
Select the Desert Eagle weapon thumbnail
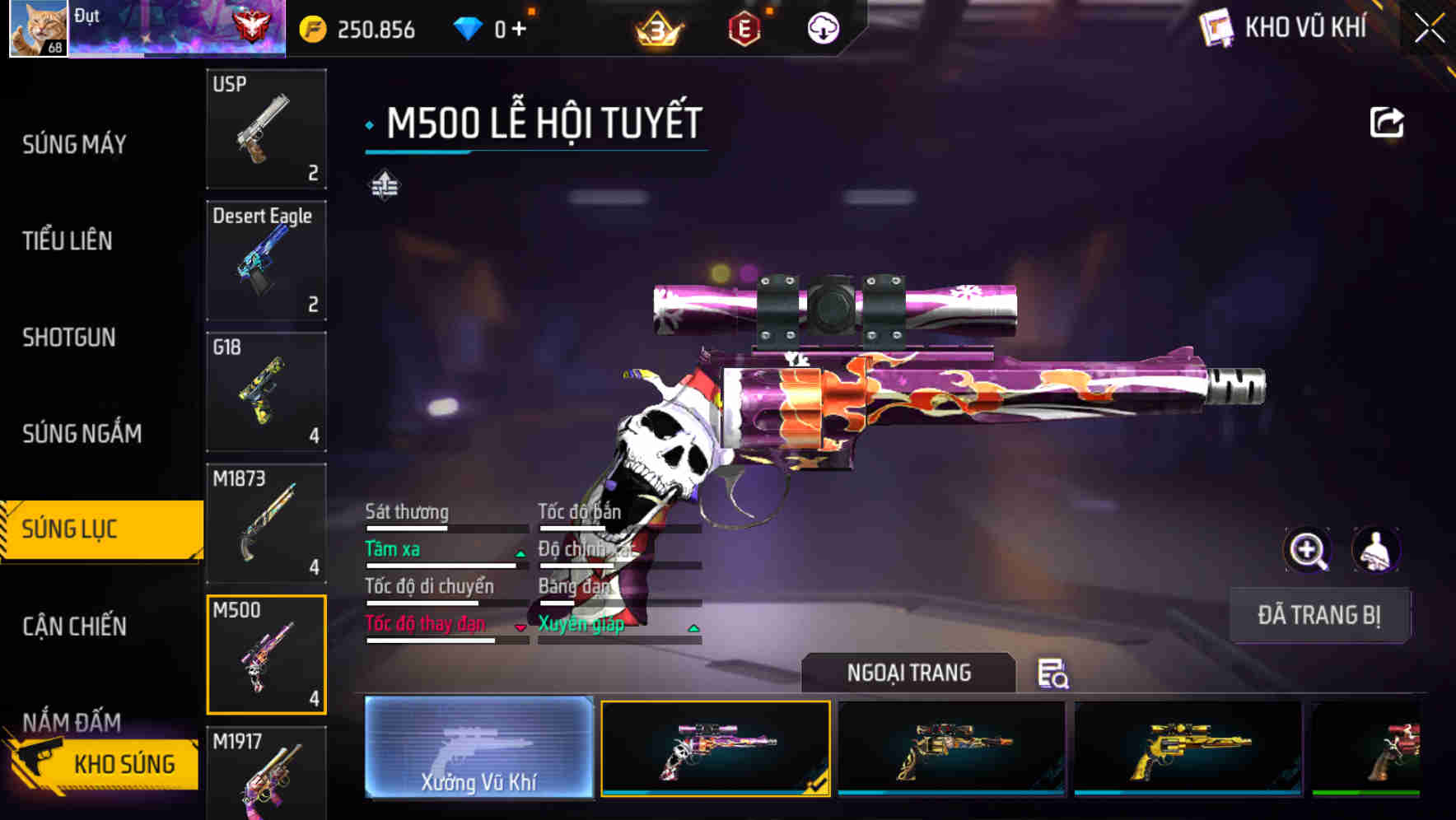coord(265,259)
